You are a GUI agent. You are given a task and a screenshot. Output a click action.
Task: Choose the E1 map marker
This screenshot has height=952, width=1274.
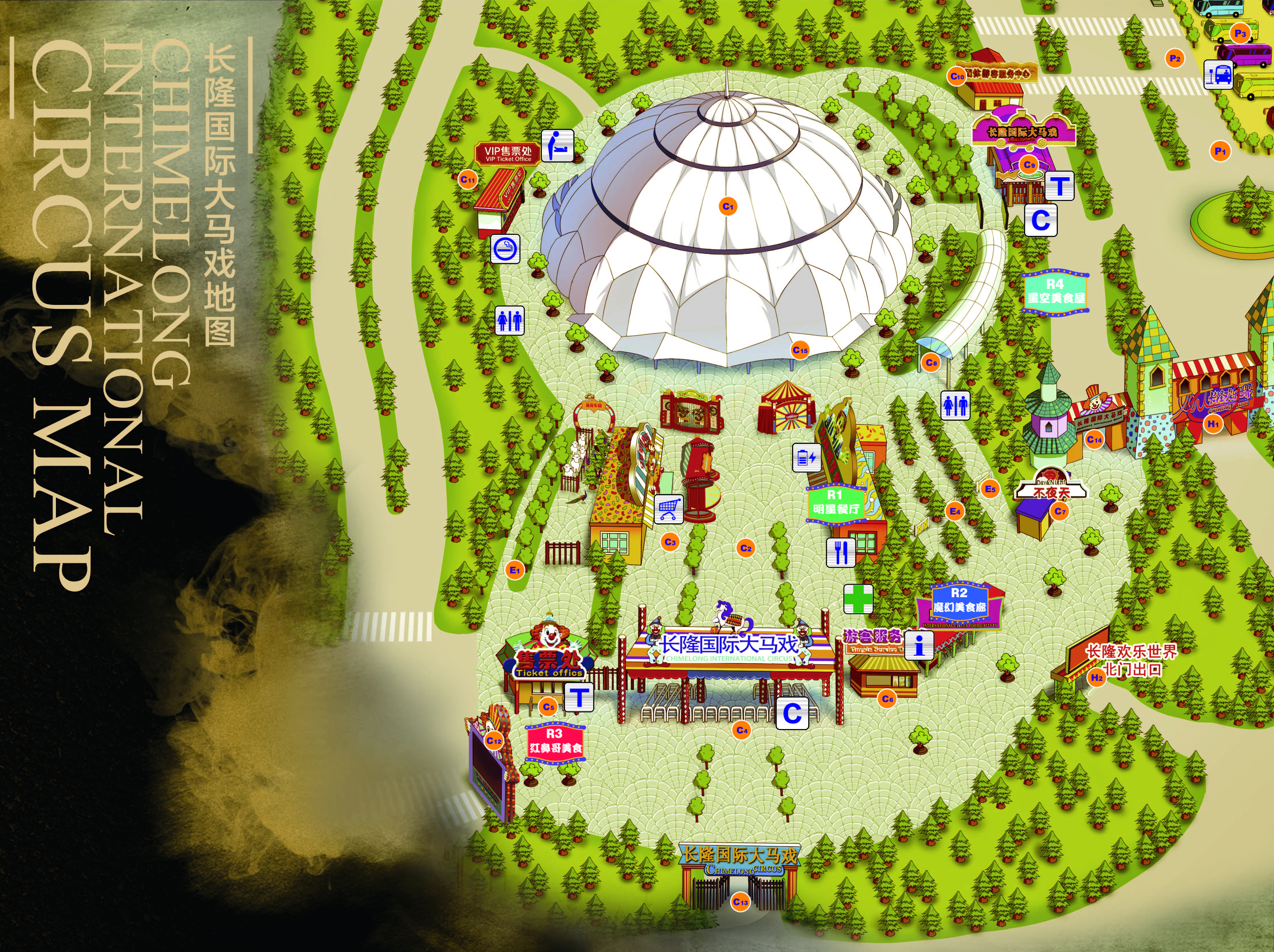[515, 570]
